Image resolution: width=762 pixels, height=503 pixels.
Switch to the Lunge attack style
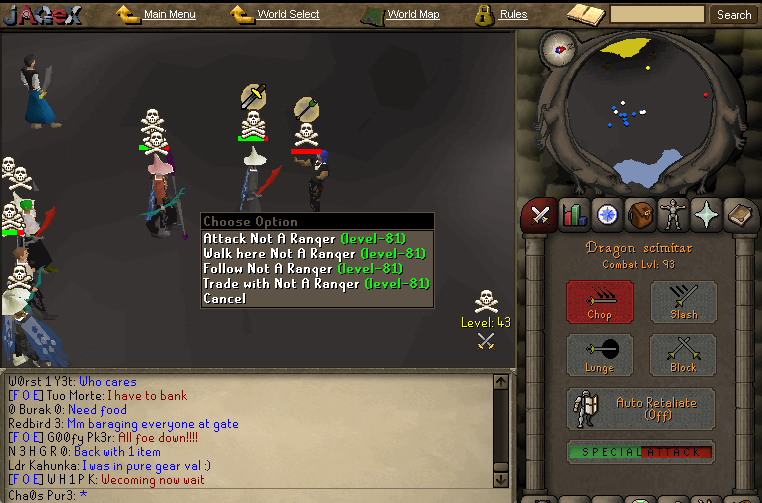pyautogui.click(x=599, y=356)
